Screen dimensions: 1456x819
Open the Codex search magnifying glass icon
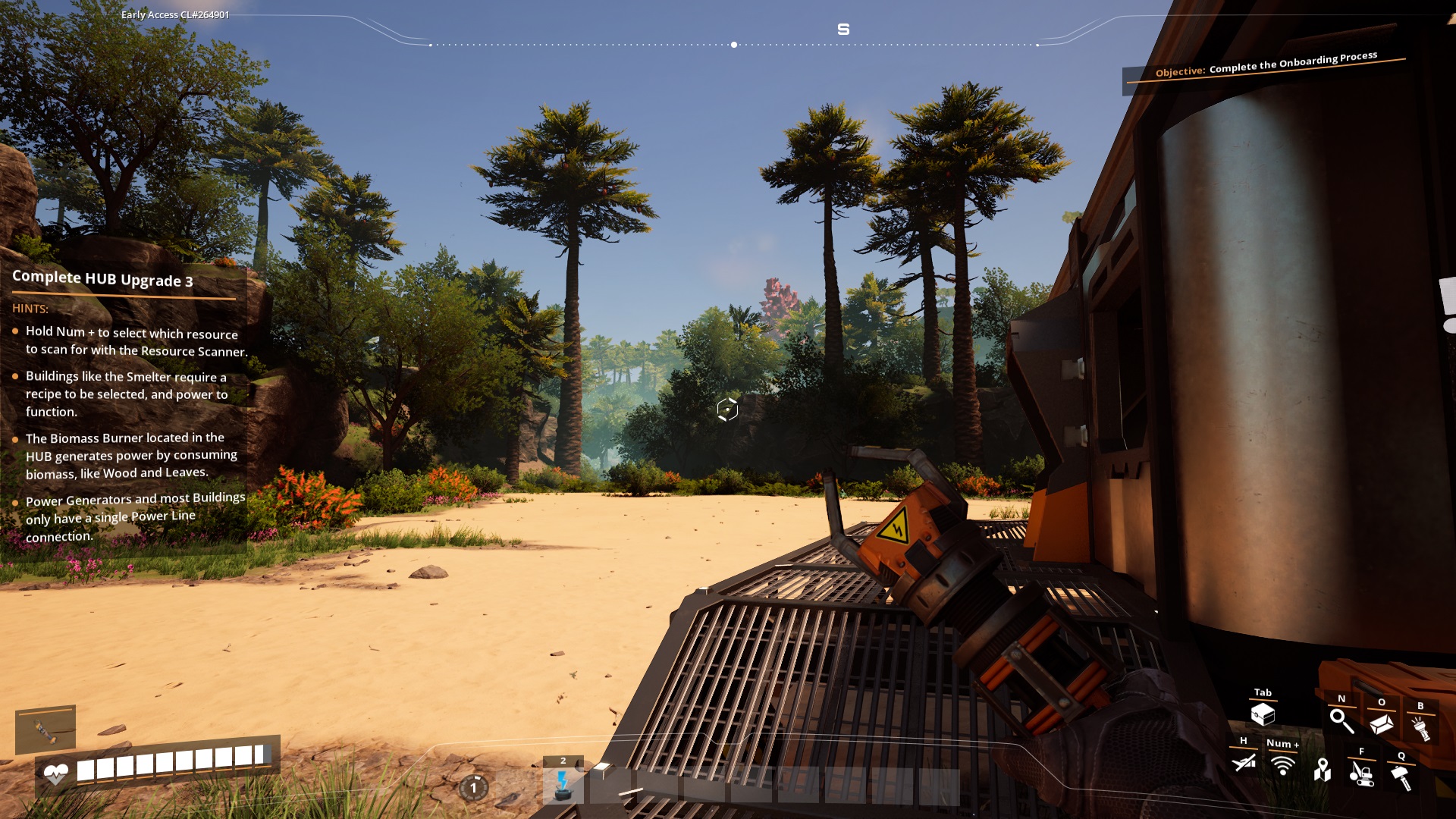[1342, 723]
